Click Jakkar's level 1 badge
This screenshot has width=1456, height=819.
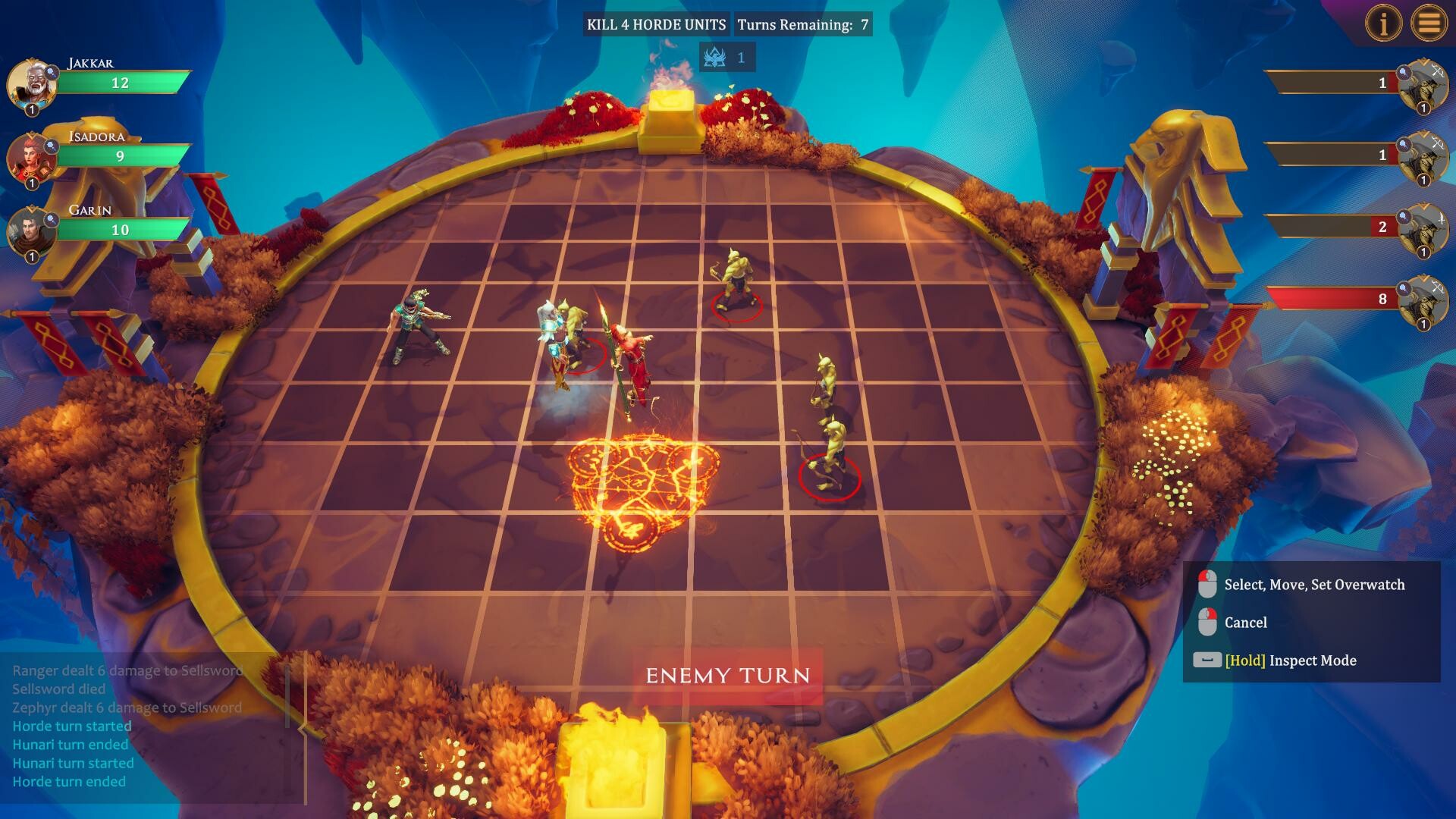(x=32, y=108)
